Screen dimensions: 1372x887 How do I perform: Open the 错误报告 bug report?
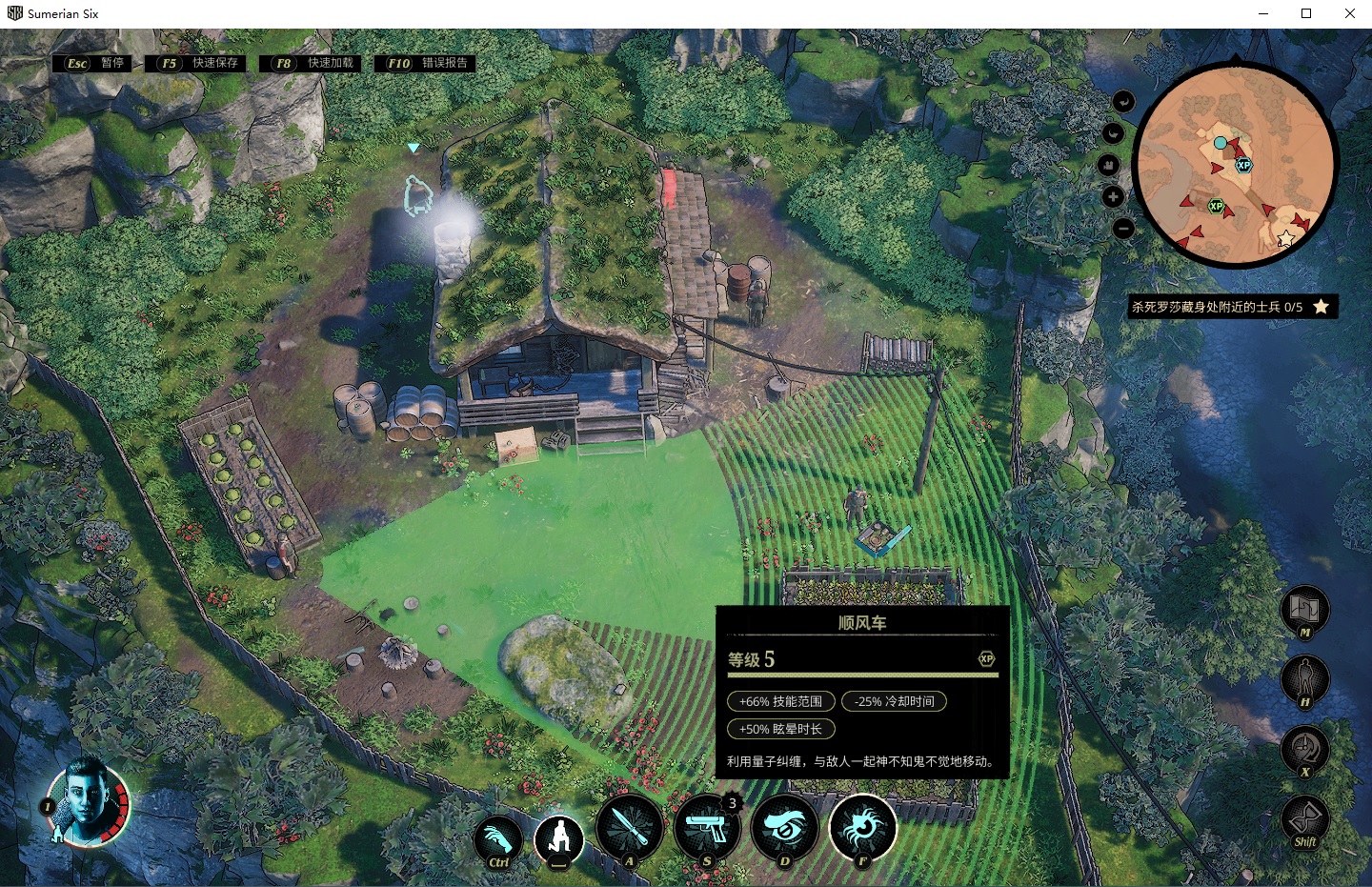tap(428, 64)
